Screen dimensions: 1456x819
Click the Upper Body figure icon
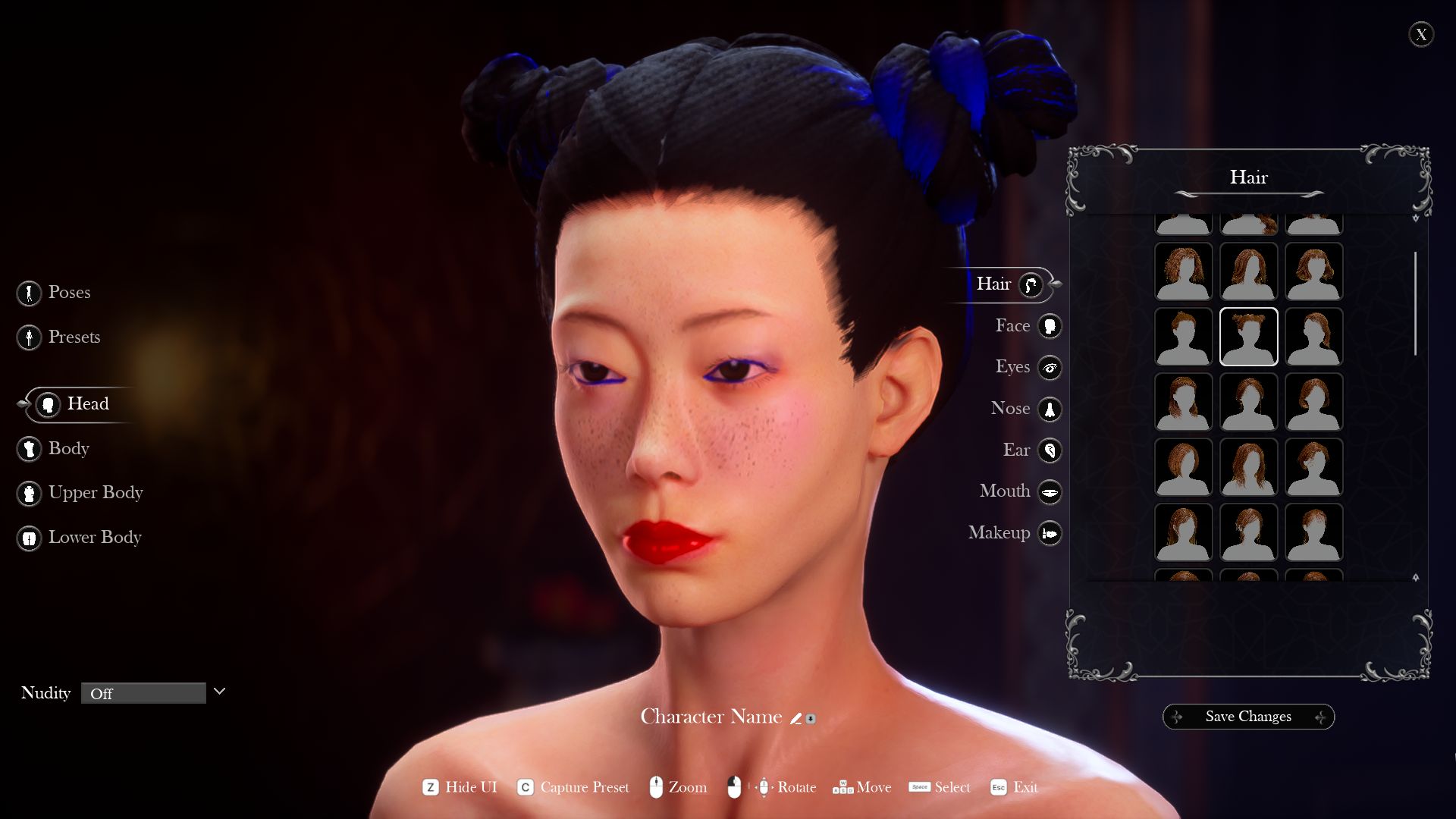coord(29,493)
